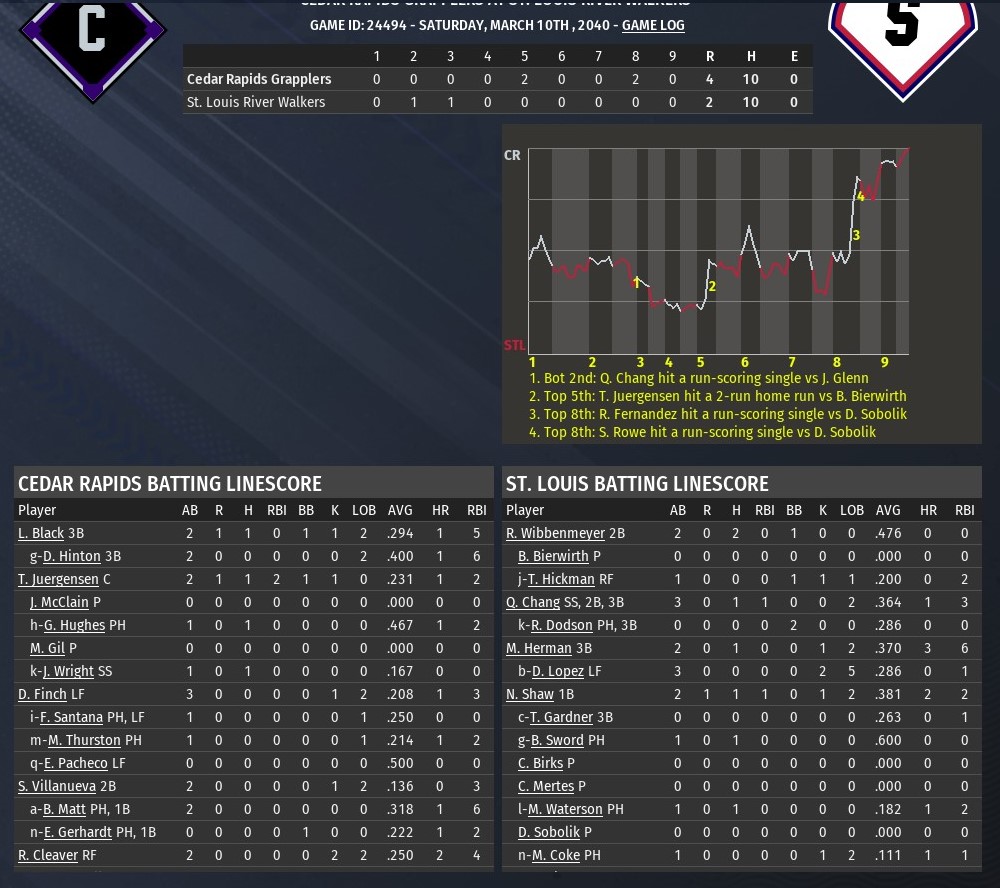This screenshot has height=888, width=1000.
Task: View B. Bierwirth pitcher page
Action: point(553,556)
